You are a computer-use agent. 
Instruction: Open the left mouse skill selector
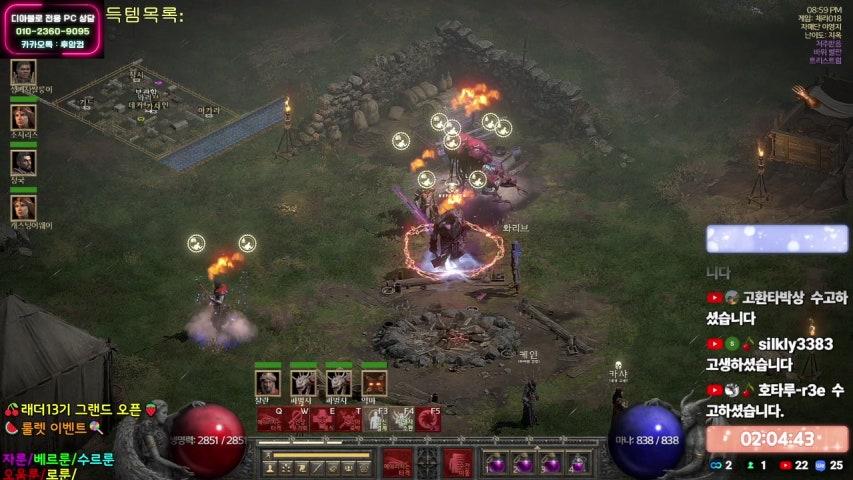coord(397,462)
